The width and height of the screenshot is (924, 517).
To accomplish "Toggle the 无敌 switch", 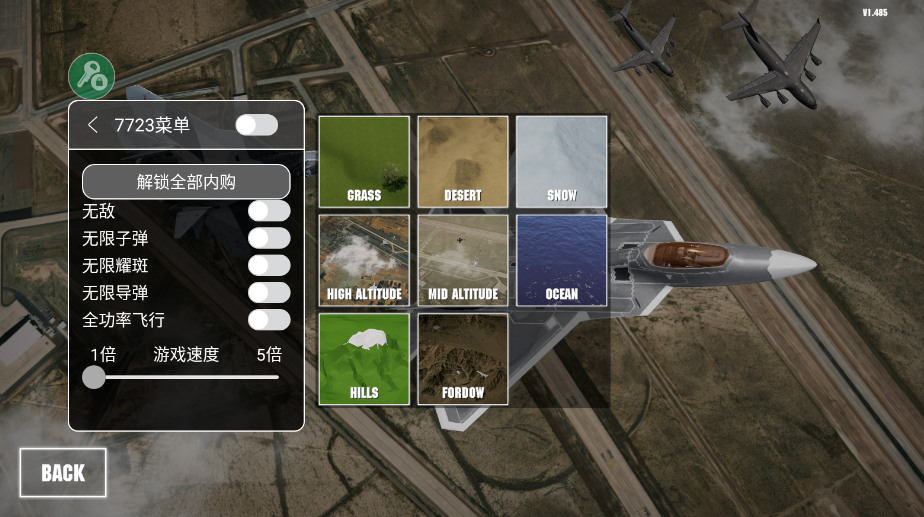I will point(269,211).
